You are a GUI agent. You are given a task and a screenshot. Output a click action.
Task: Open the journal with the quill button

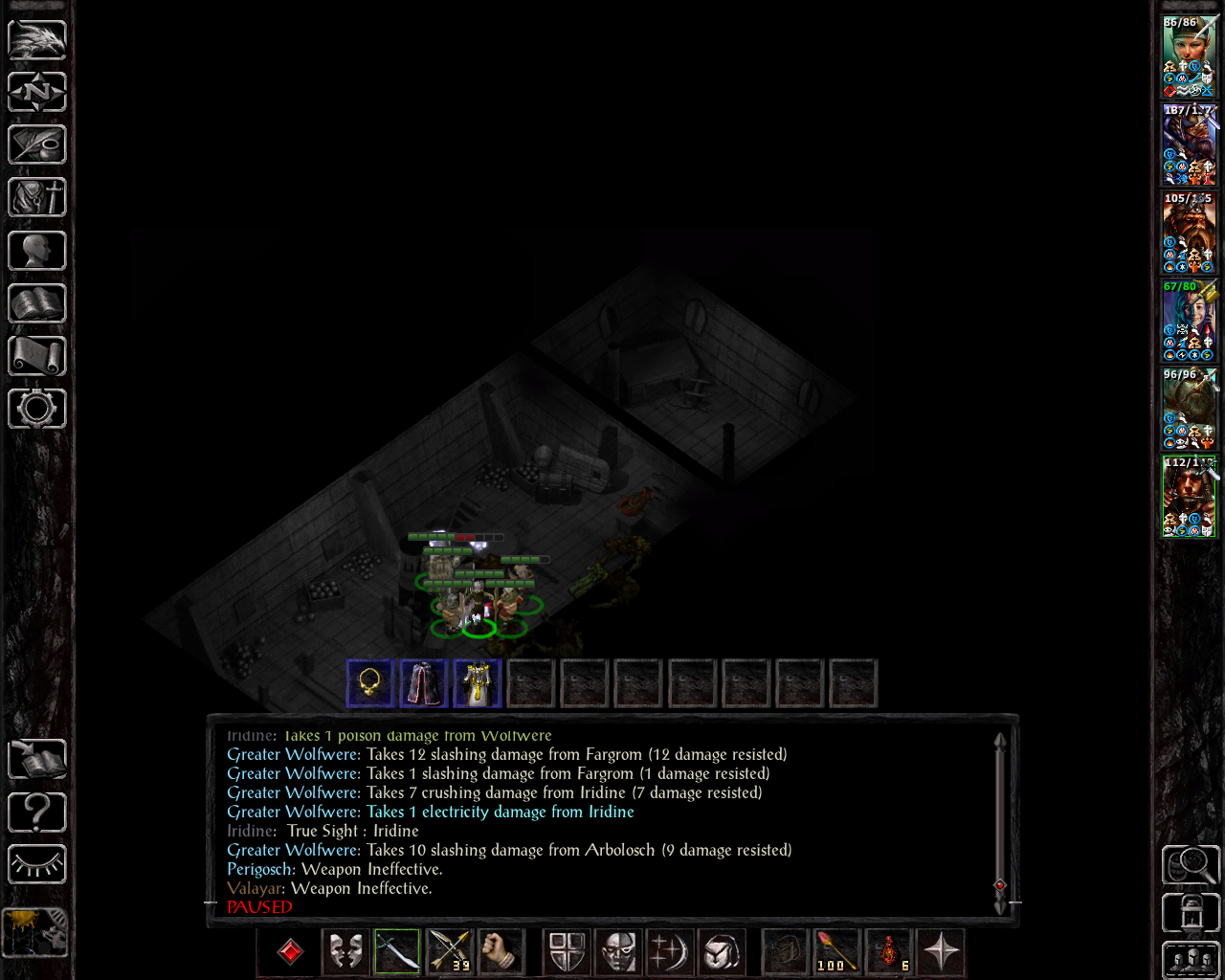37,145
